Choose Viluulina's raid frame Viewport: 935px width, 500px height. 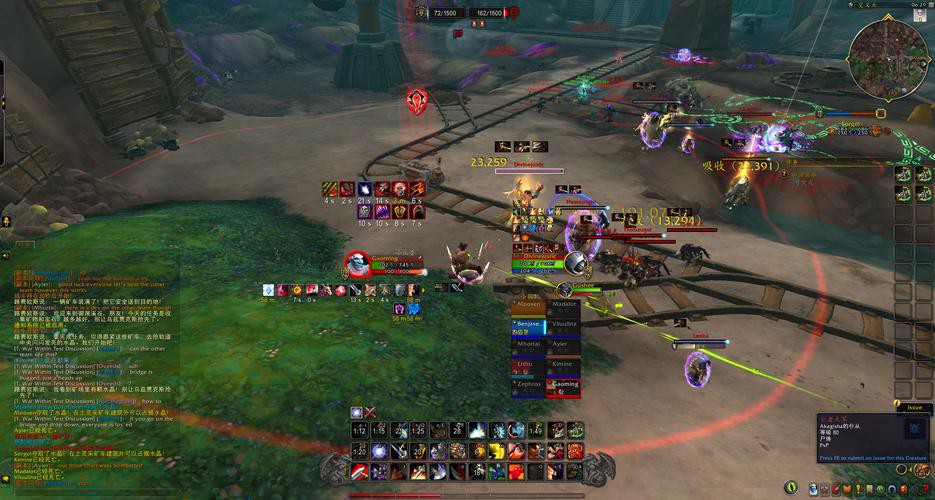pyautogui.click(x=563, y=325)
